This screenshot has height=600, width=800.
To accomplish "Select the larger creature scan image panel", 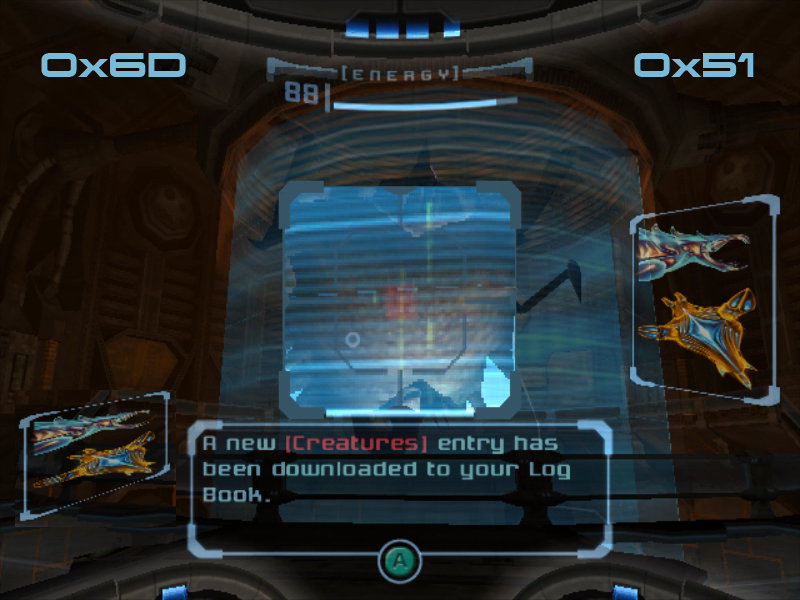I will [x=704, y=299].
